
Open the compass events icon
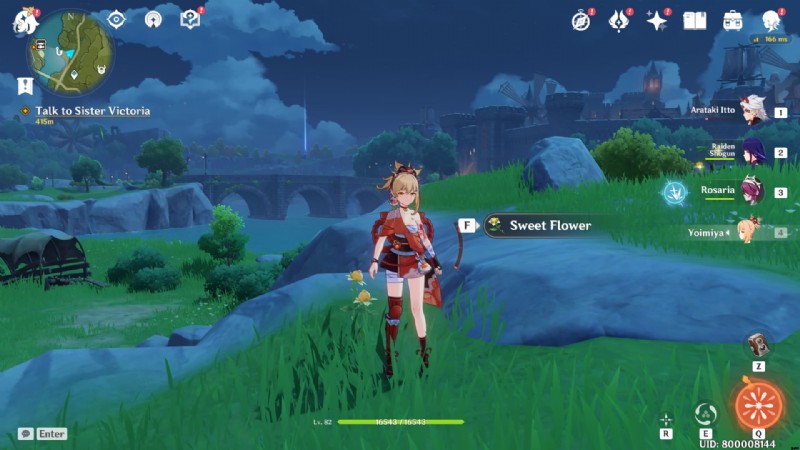[581, 20]
